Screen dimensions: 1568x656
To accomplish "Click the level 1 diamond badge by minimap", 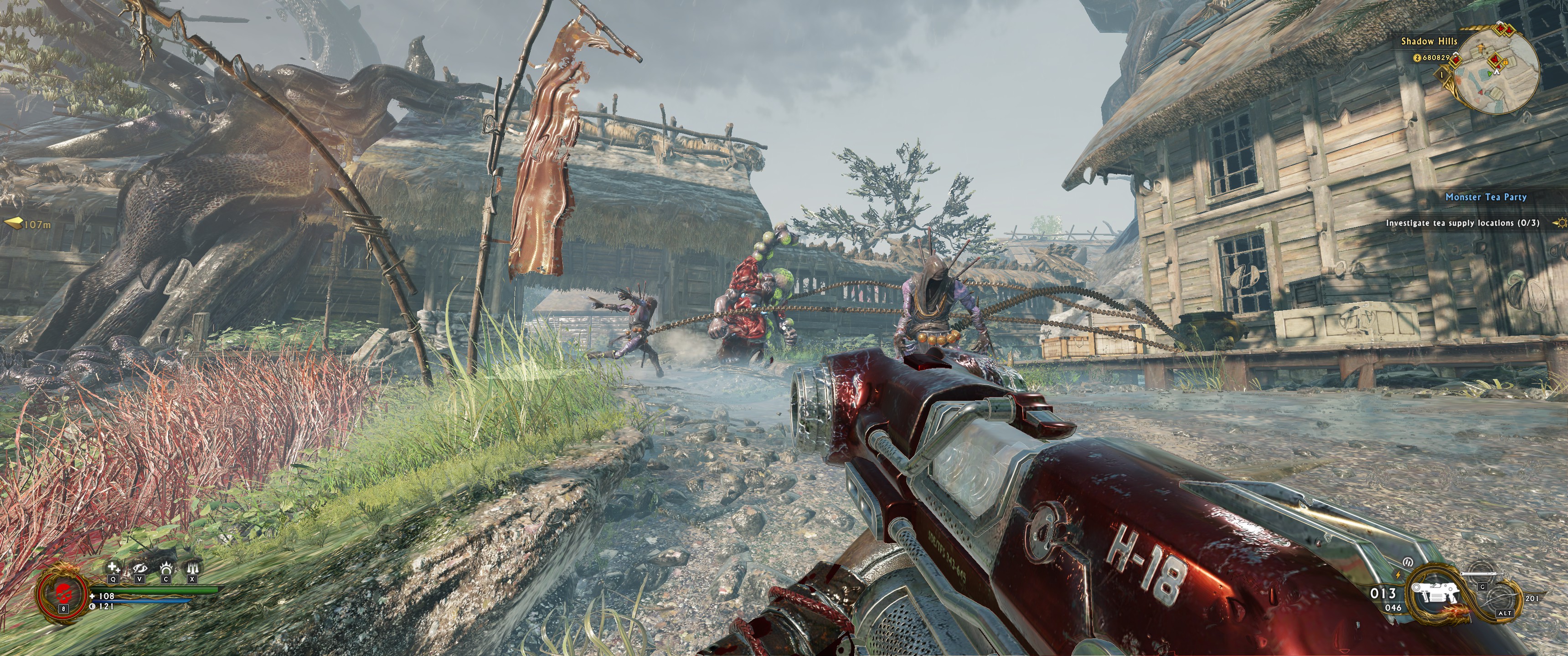I will tap(1441, 75).
